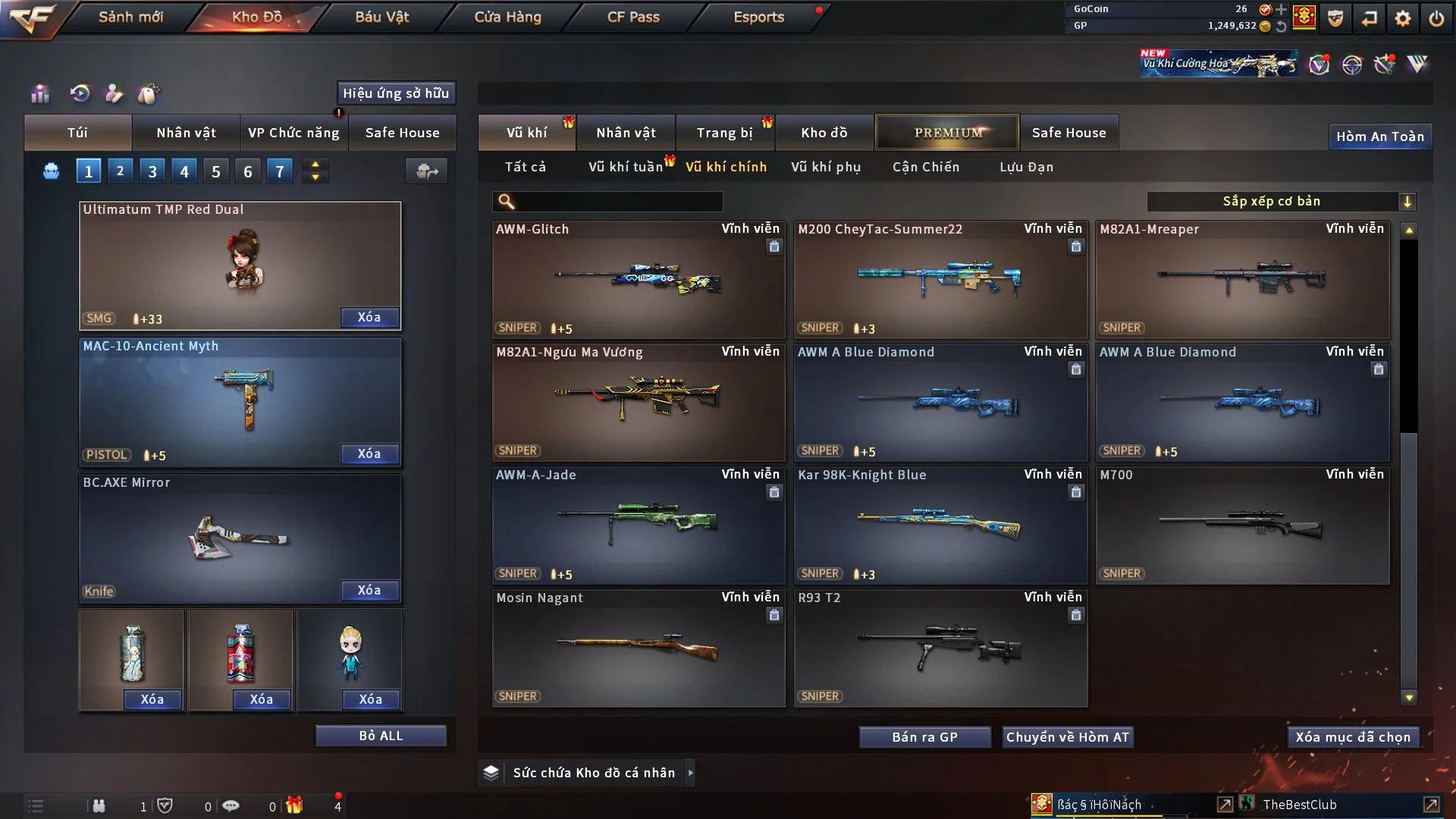Screen dimensions: 1456x819
Task: Click the replay history icon in the inventory panel
Action: [80, 93]
